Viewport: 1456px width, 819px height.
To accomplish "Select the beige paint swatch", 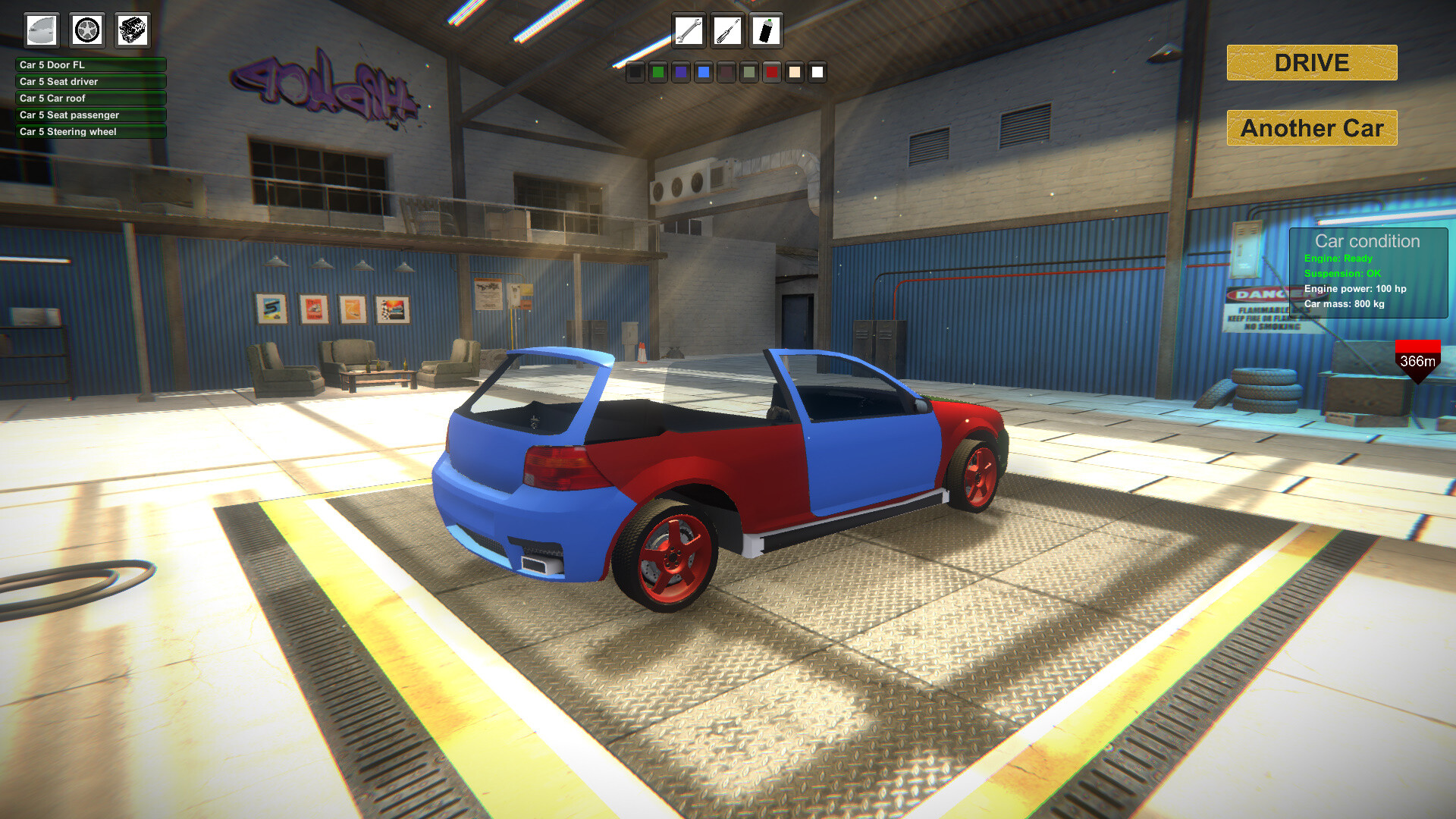I will 795,73.
